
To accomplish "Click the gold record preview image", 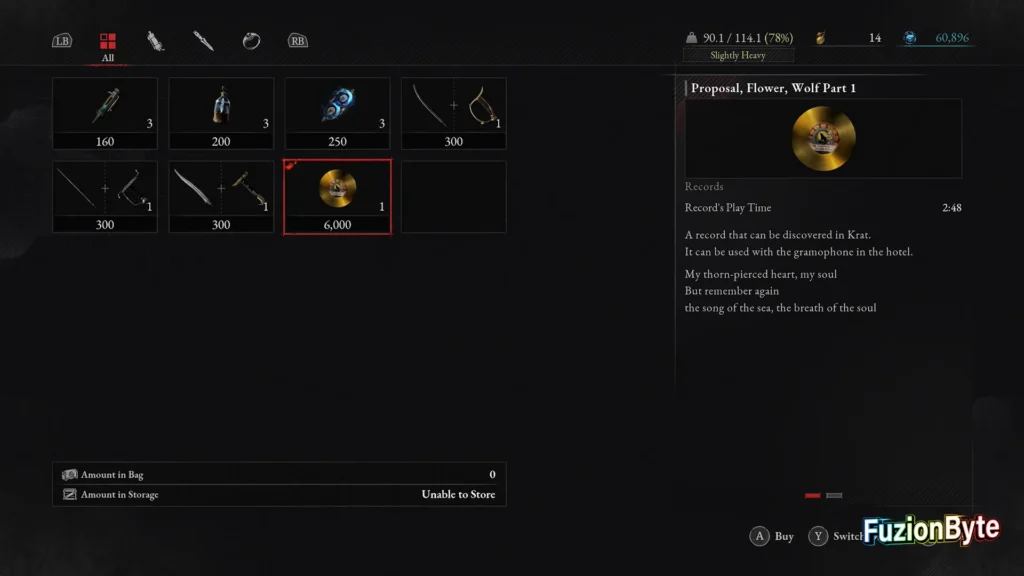I will tap(823, 138).
